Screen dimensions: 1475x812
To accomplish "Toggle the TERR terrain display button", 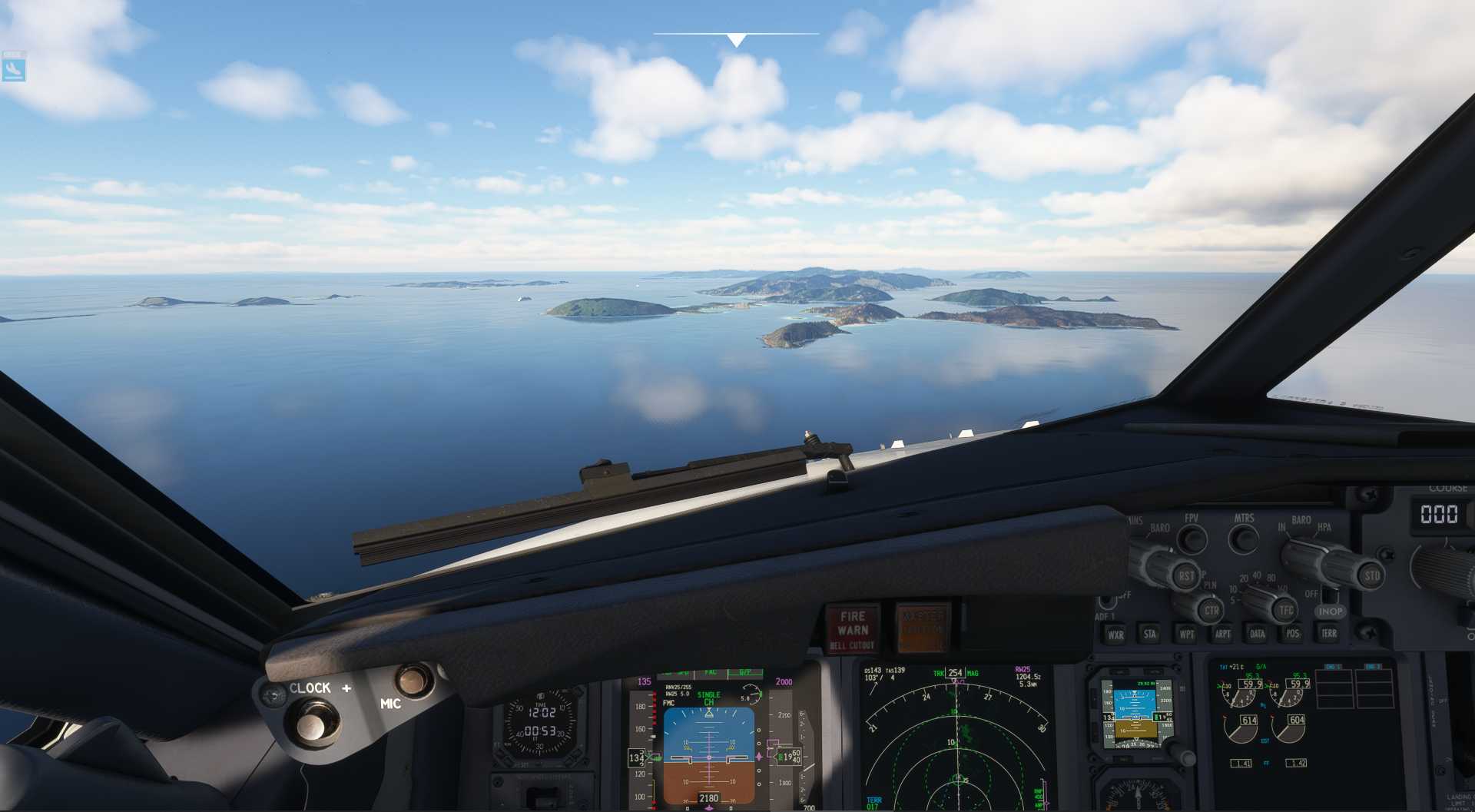I will pos(1328,633).
